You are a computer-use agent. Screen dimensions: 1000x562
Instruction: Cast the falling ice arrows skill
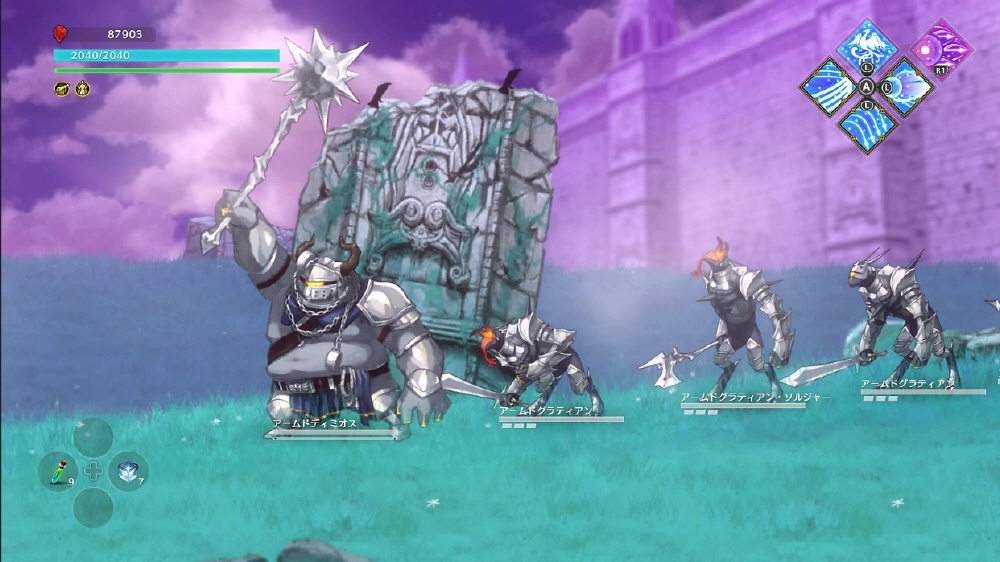[867, 123]
